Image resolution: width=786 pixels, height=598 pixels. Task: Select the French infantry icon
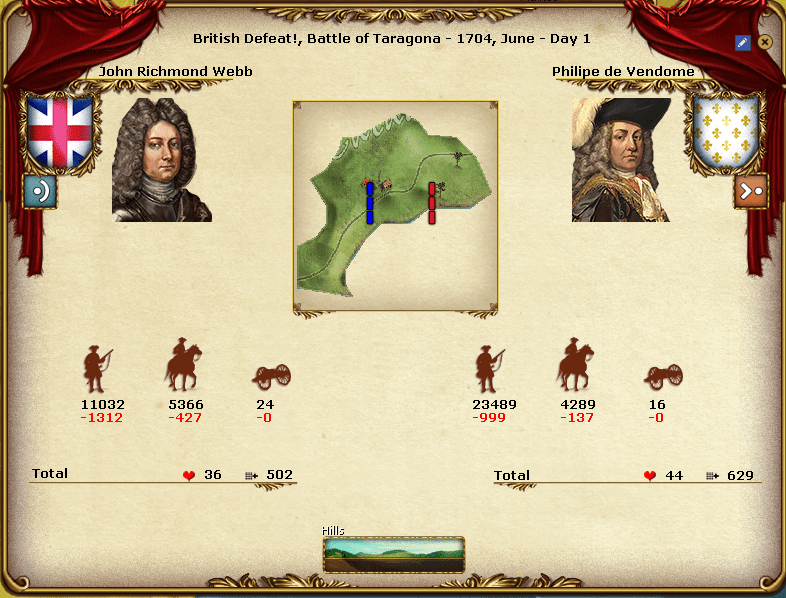click(489, 369)
